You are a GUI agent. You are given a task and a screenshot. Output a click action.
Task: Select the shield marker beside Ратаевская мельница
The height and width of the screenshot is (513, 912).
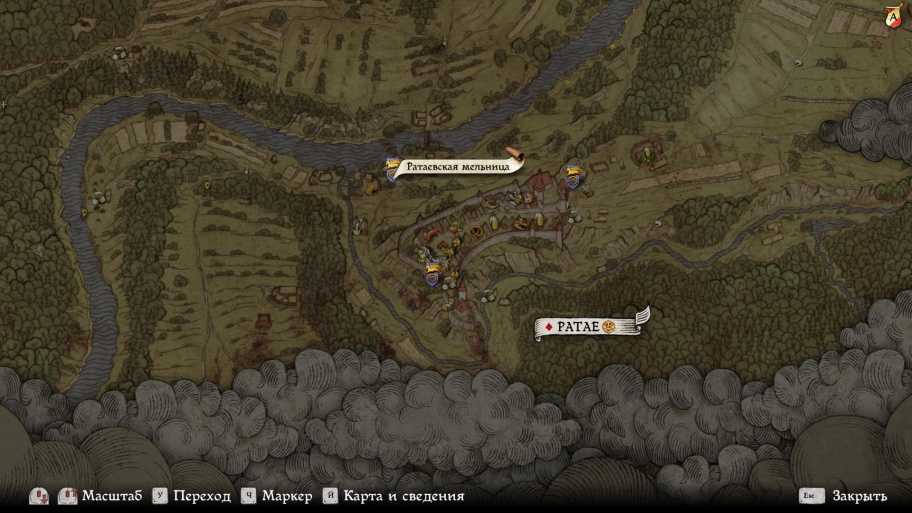[x=393, y=171]
